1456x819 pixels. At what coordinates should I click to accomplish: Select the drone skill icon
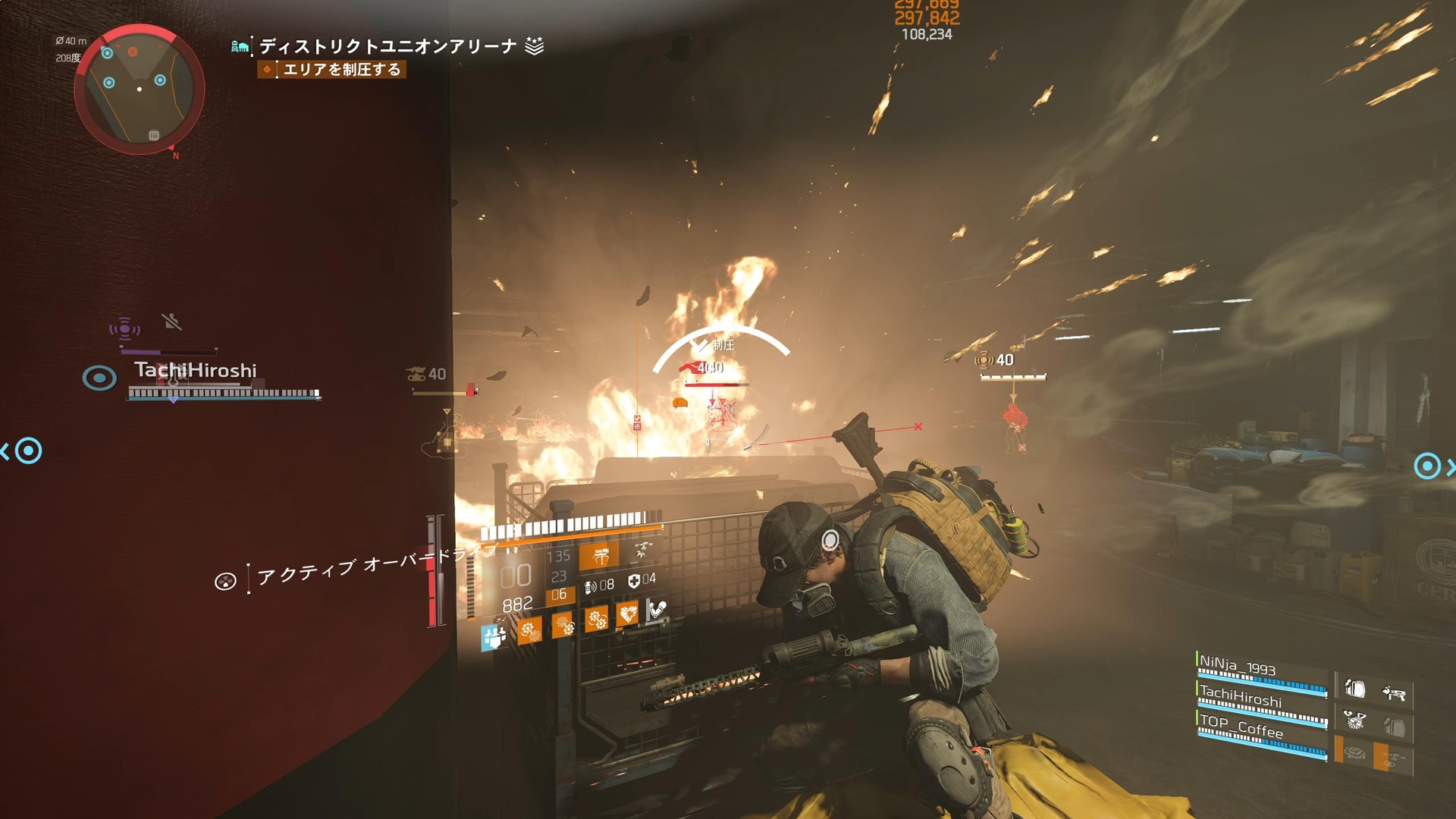(x=642, y=551)
